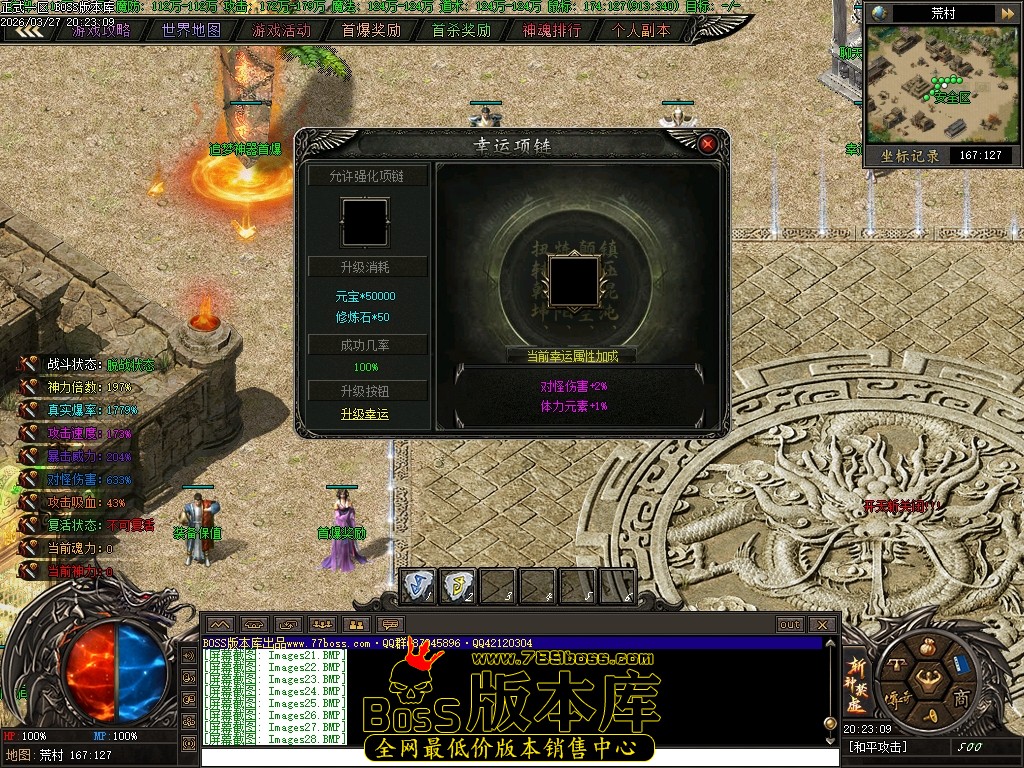Click the chat panel's out button
This screenshot has height=768, width=1024.
790,625
